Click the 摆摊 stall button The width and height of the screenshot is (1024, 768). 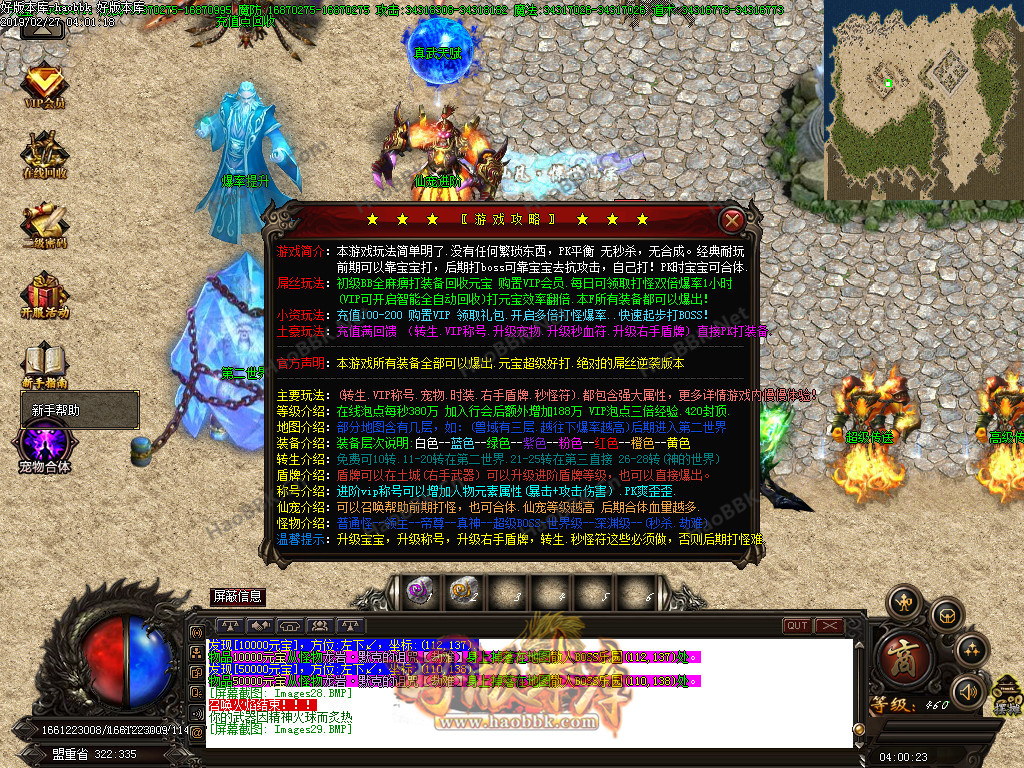1007,697
